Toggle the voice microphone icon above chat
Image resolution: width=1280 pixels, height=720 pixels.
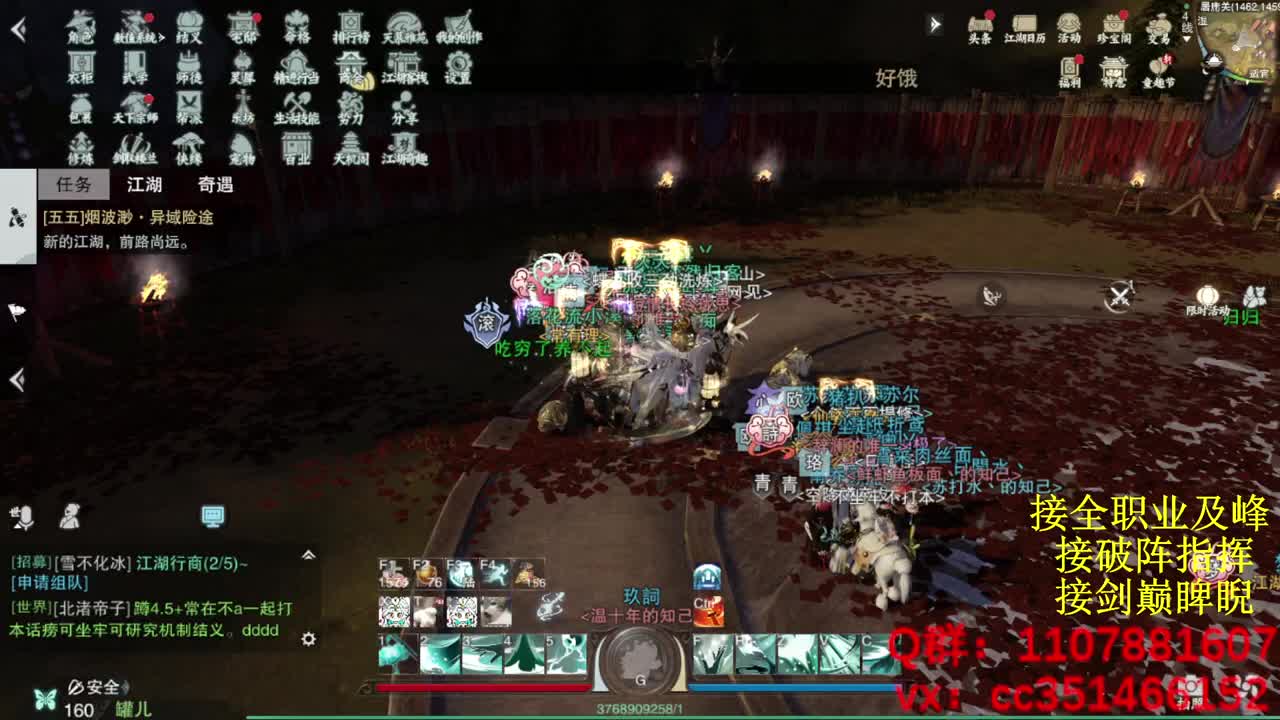pyautogui.click(x=25, y=515)
